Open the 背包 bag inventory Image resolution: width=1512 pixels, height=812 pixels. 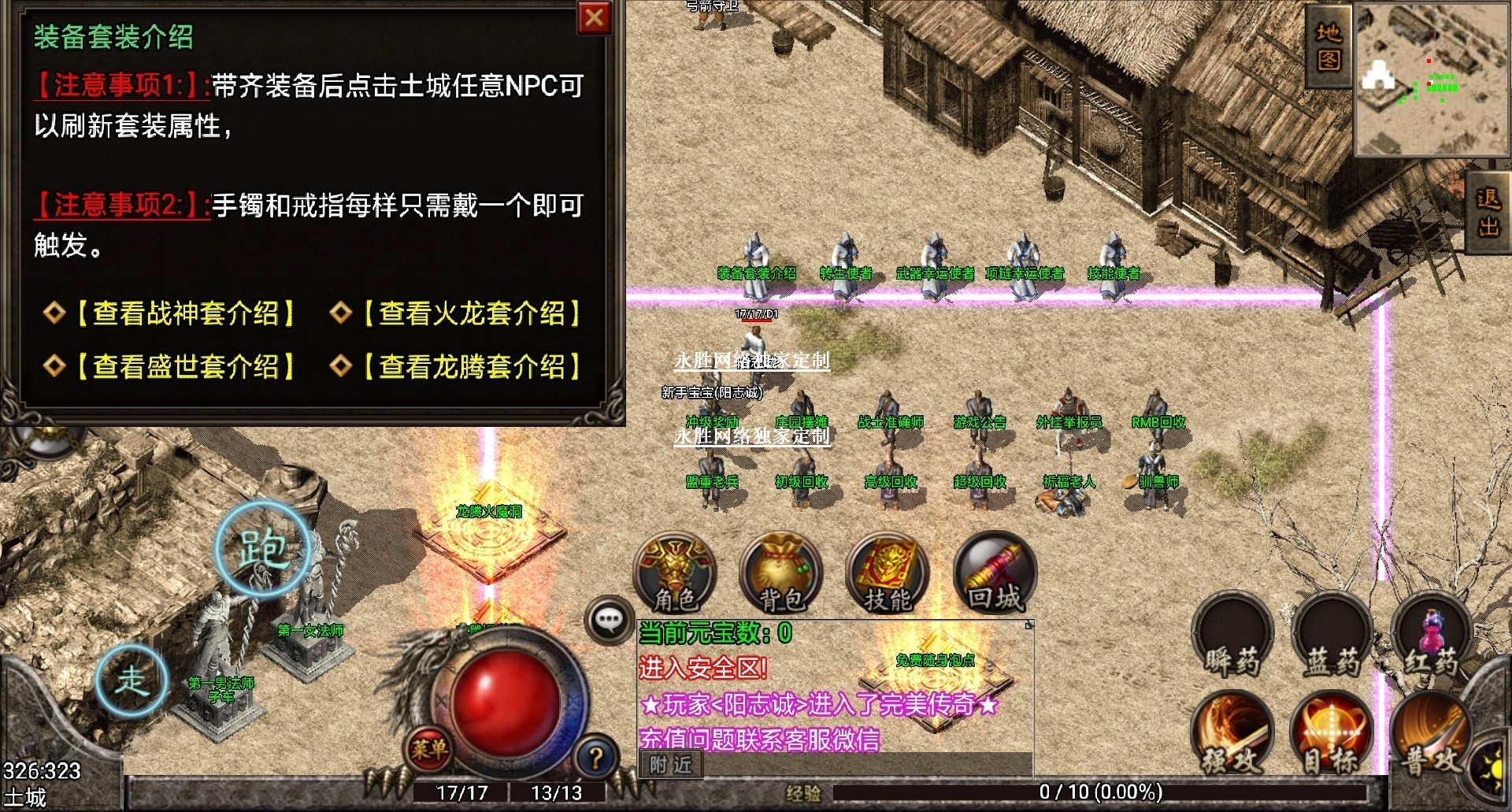click(x=781, y=574)
